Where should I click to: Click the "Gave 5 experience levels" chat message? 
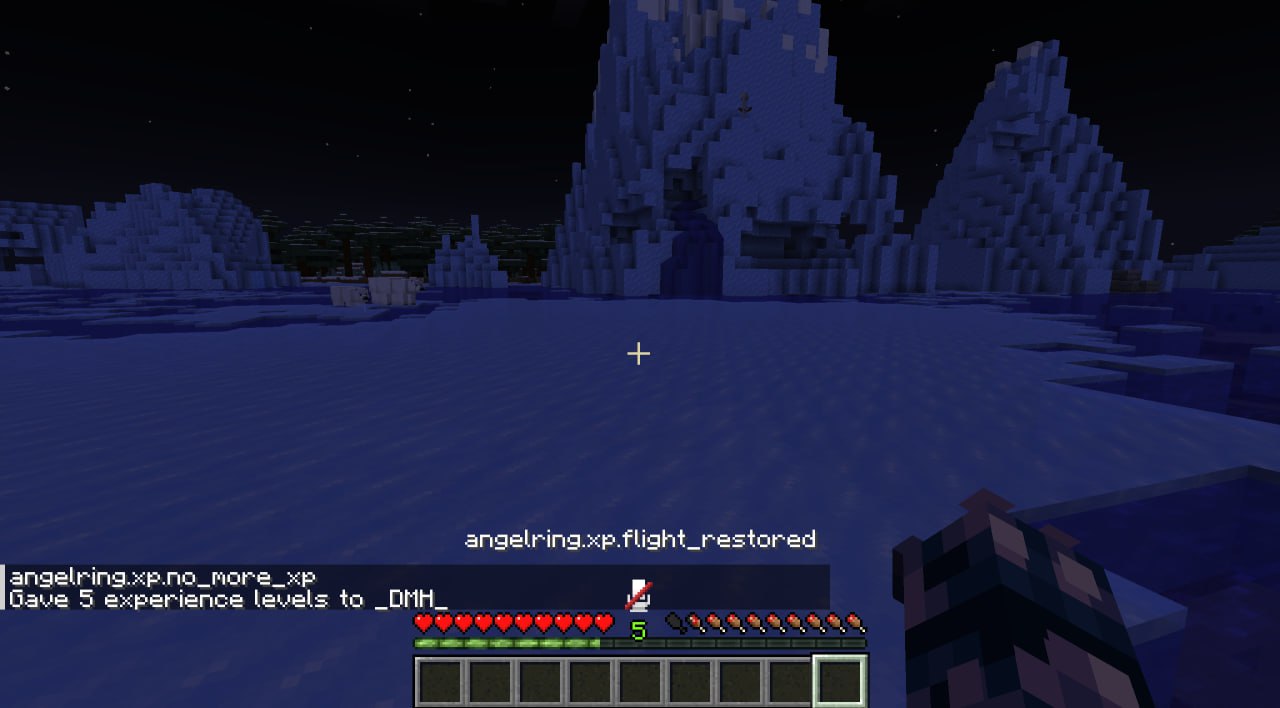[x=228, y=599]
